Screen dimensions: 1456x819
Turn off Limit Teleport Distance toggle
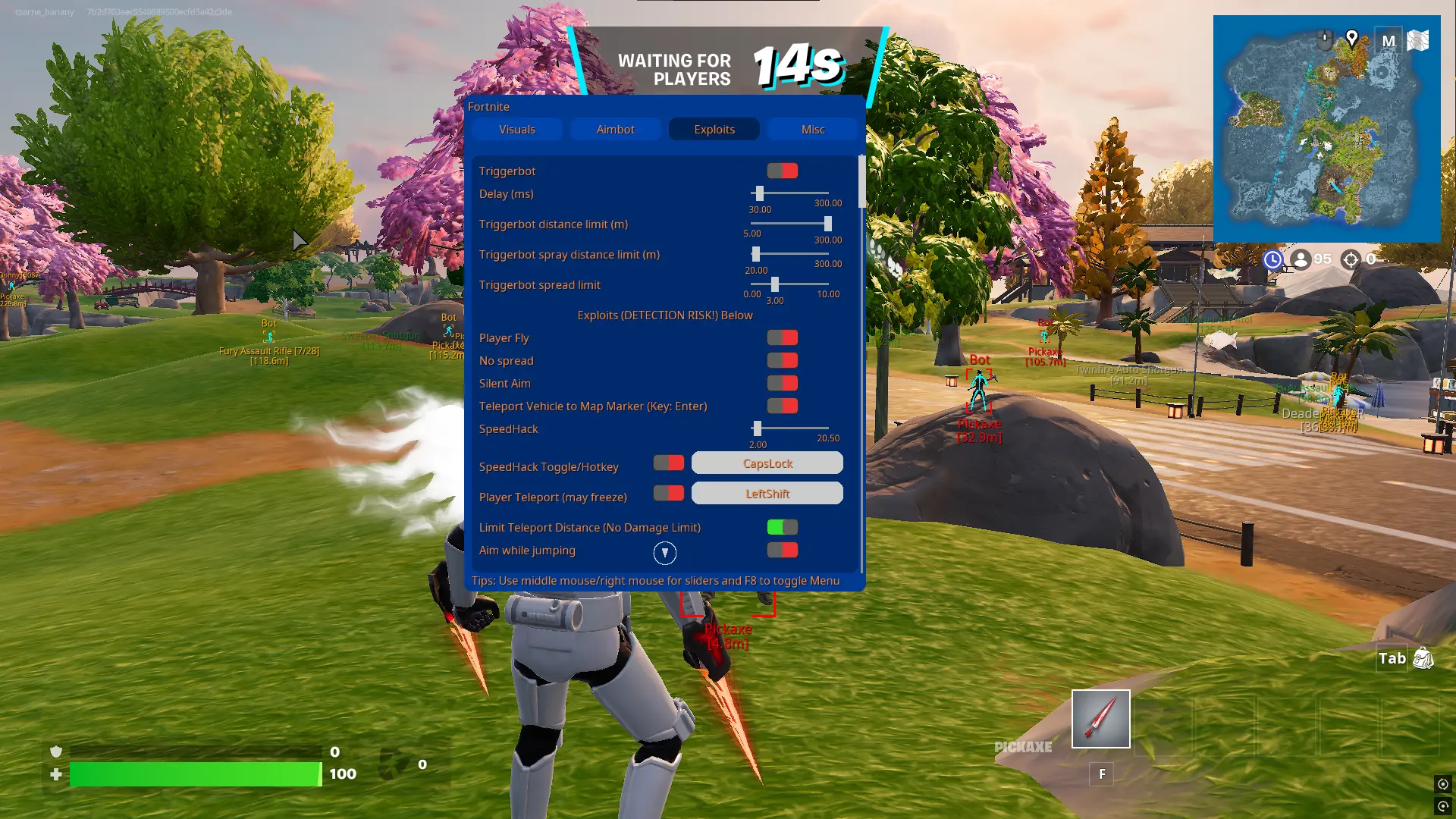click(782, 528)
